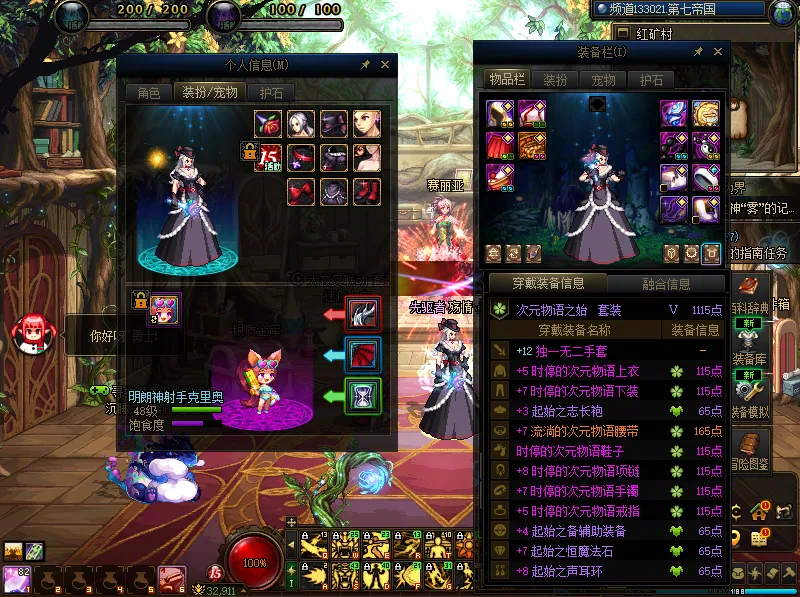Image resolution: width=800 pixels, height=597 pixels.
Task: Switch to the 宠物 pet tab
Action: (x=603, y=80)
